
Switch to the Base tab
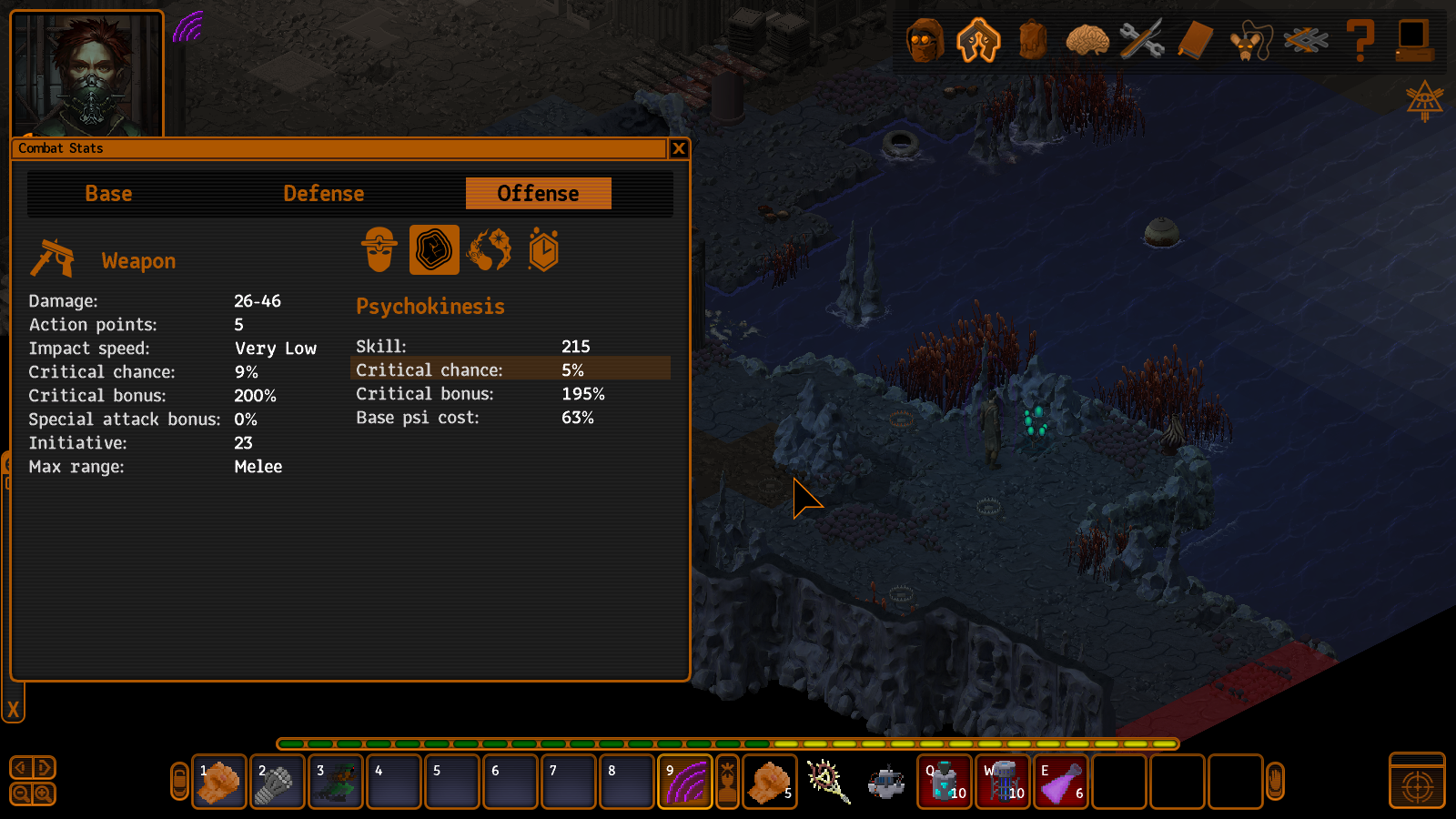click(109, 194)
